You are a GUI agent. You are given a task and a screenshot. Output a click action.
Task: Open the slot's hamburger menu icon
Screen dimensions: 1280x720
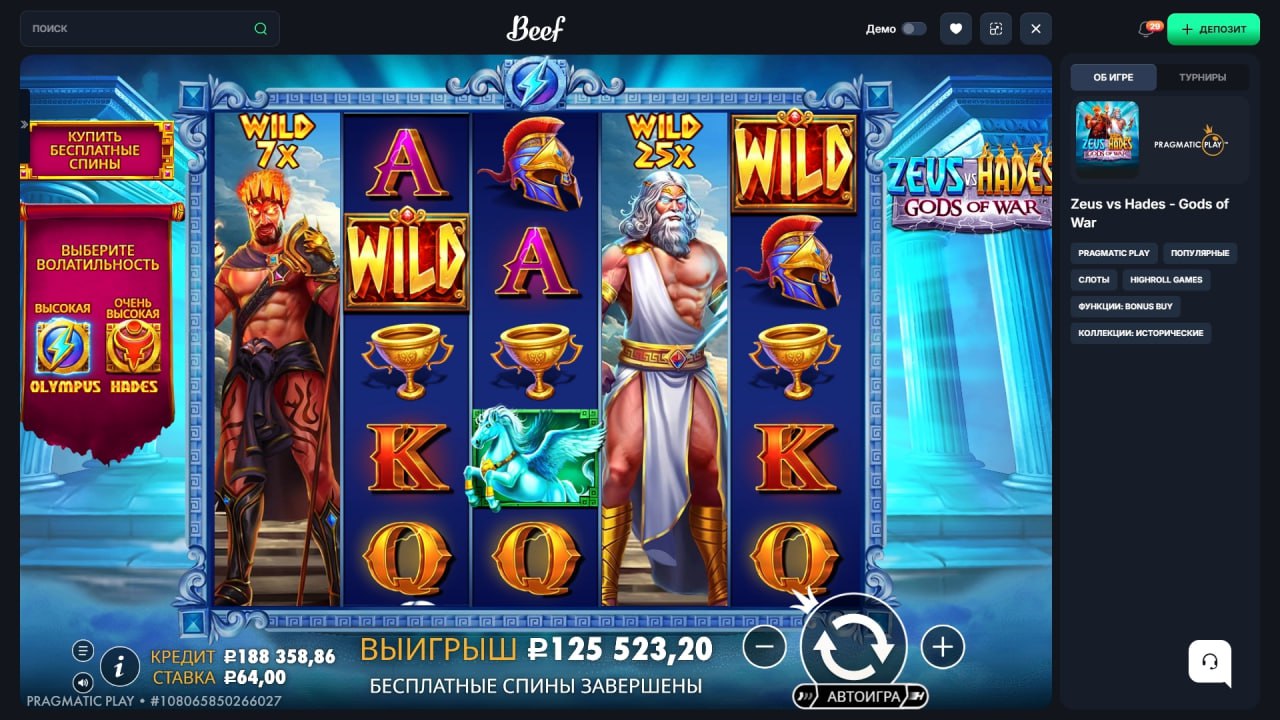click(83, 651)
